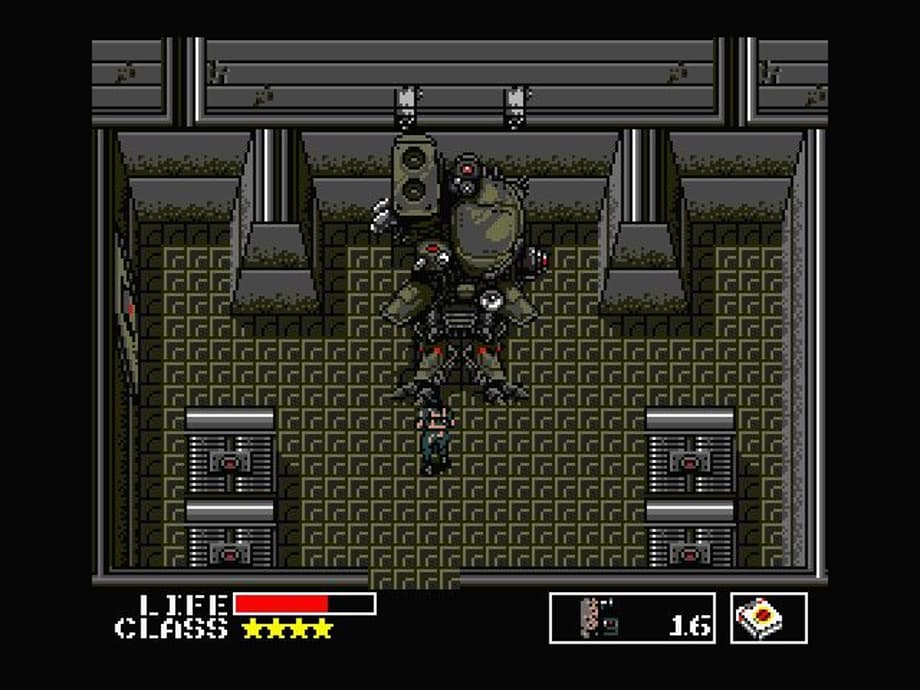The image size is (920, 690).
Task: Select the equipped weapon slot showing 16
Action: point(632,618)
